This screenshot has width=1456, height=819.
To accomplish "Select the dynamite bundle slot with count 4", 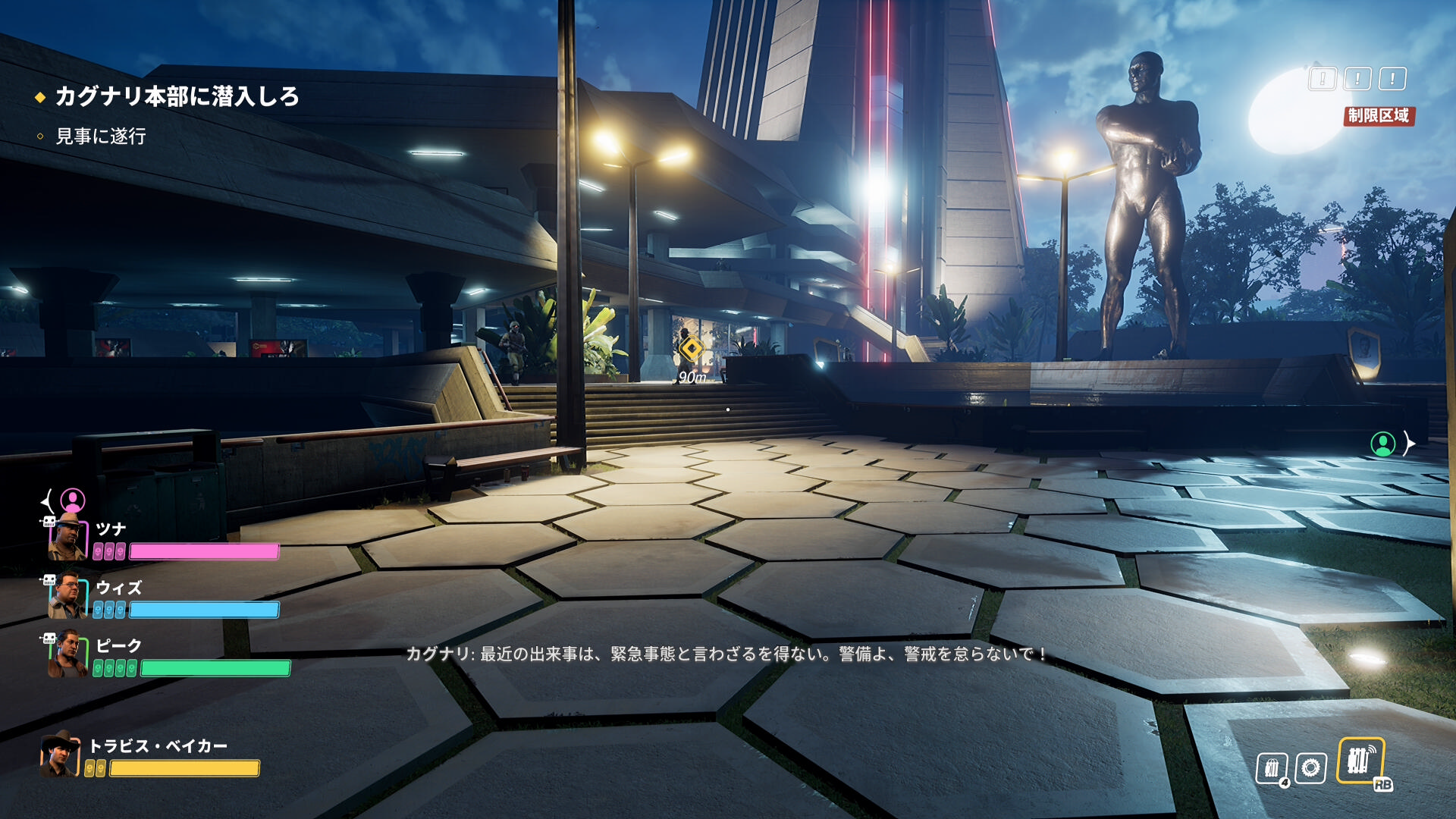I will [x=1272, y=768].
